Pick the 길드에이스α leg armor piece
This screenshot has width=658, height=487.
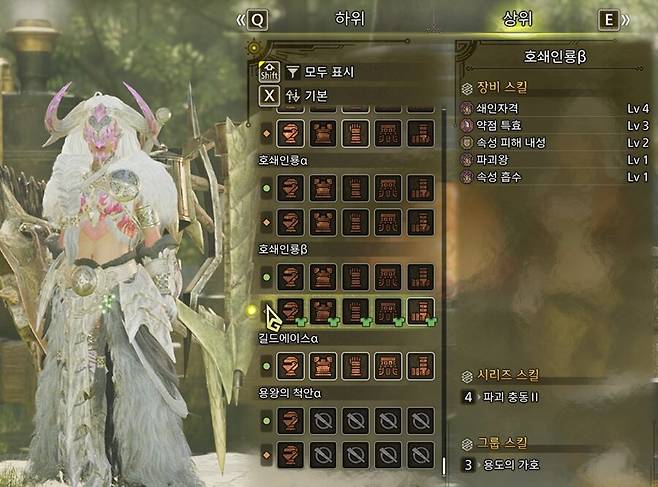click(421, 366)
